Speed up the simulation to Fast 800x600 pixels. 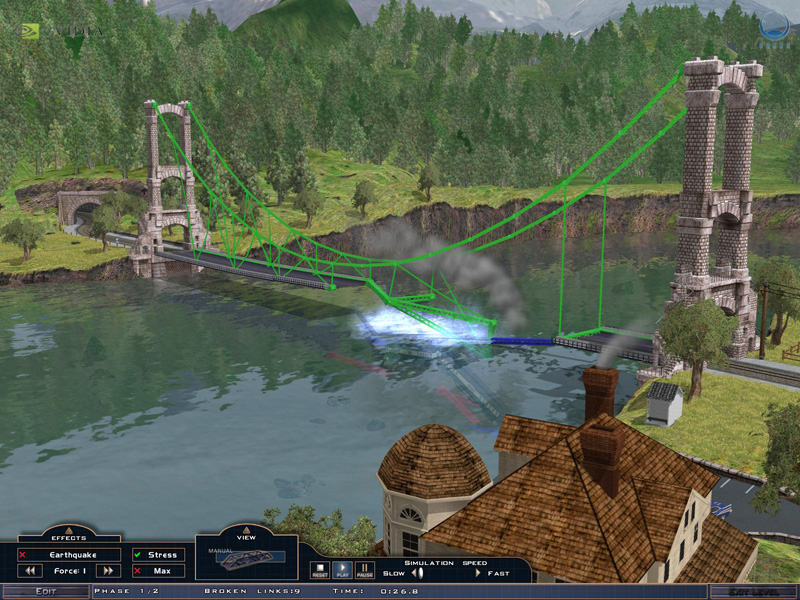(478, 573)
